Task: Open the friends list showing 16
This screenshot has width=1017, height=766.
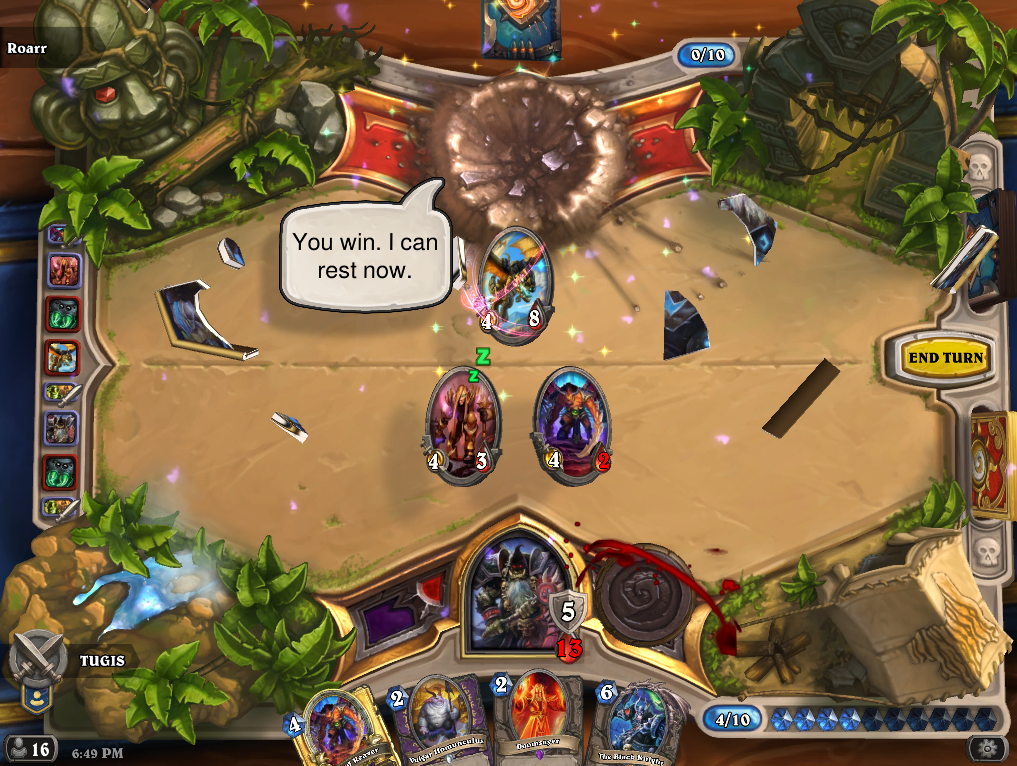Action: 30,748
